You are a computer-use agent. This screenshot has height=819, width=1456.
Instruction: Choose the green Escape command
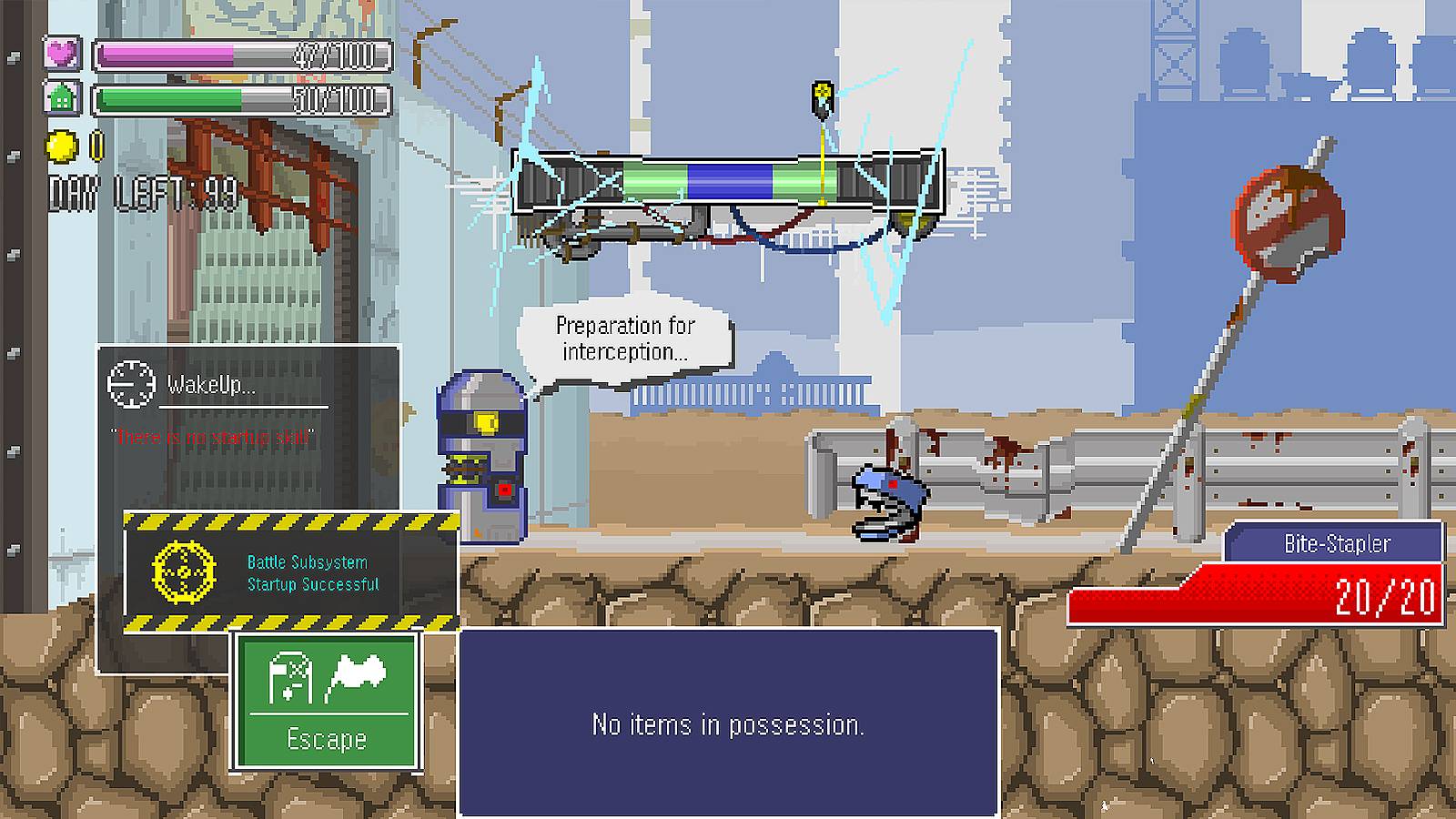327,702
